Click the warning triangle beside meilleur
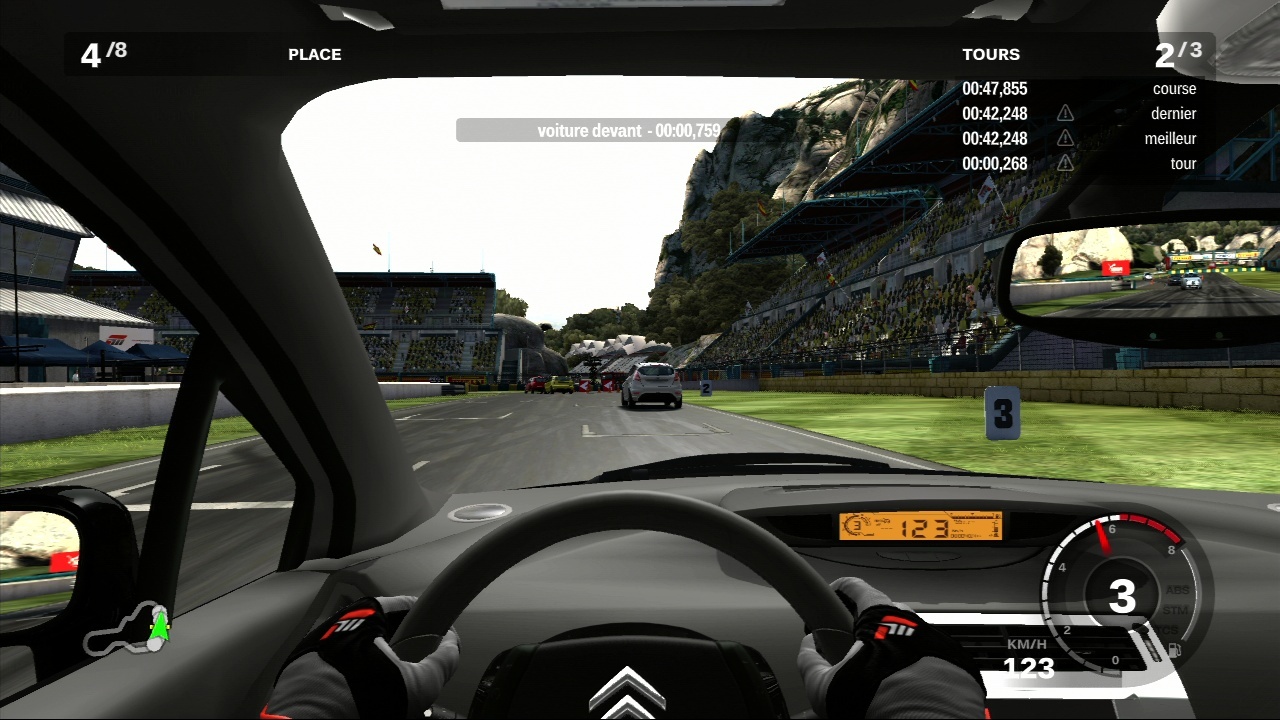1280x720 pixels. tap(1065, 138)
